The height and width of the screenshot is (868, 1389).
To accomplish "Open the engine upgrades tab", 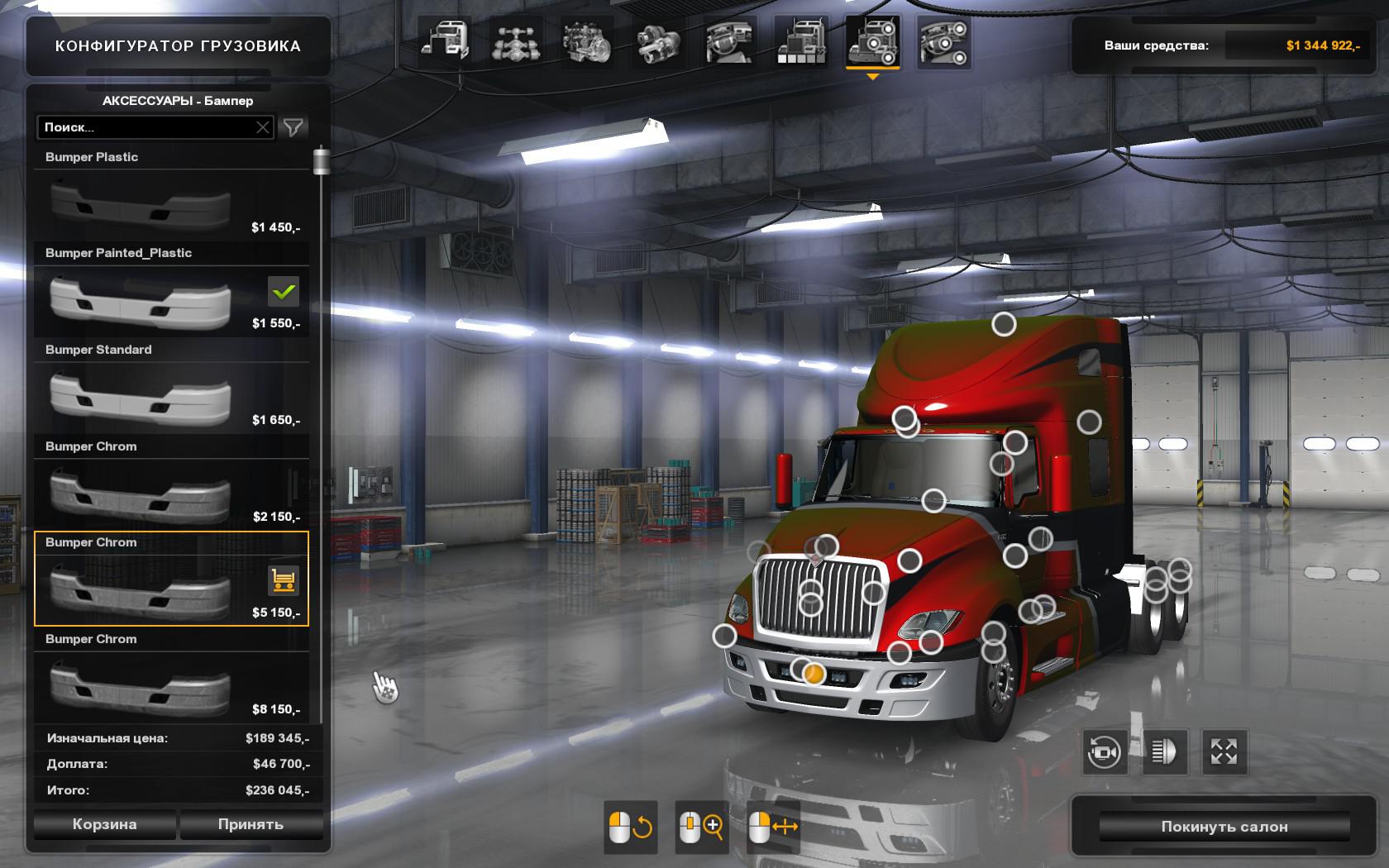I will 586,42.
